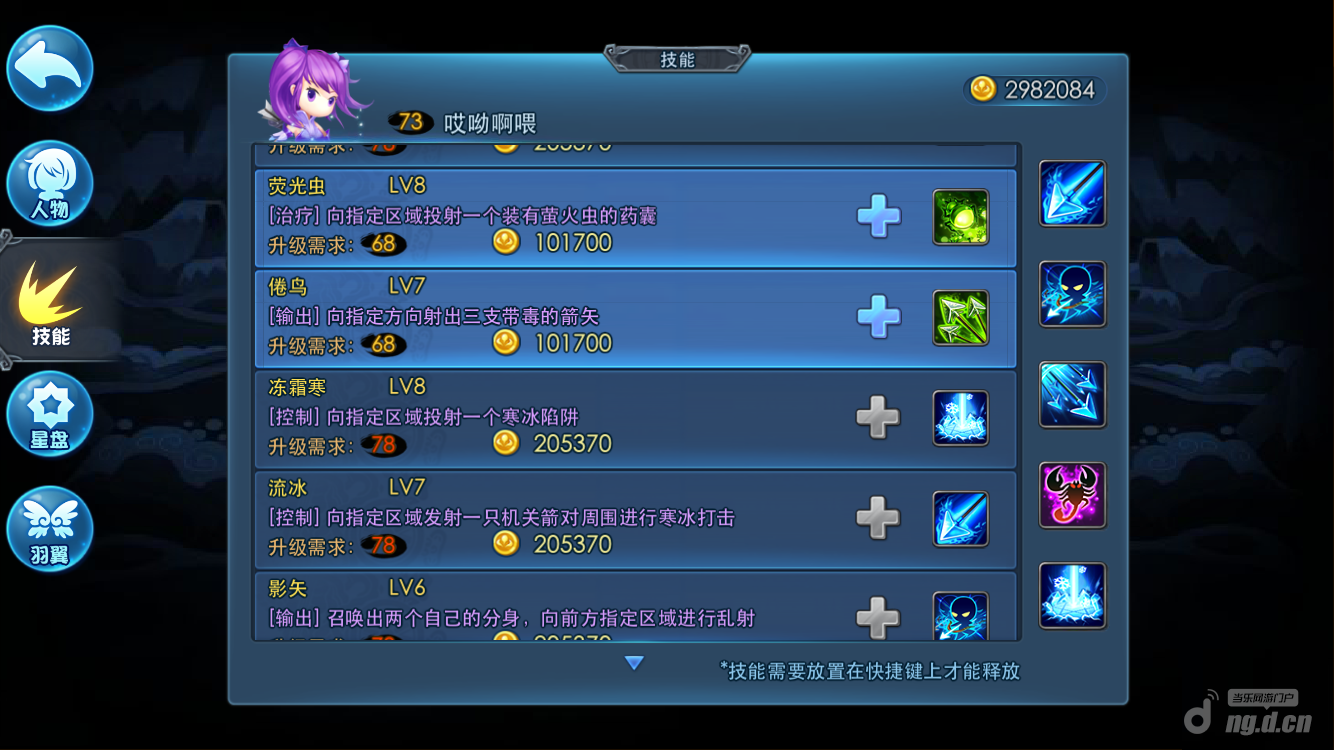Click the down arrow below the skill list

[x=634, y=662]
